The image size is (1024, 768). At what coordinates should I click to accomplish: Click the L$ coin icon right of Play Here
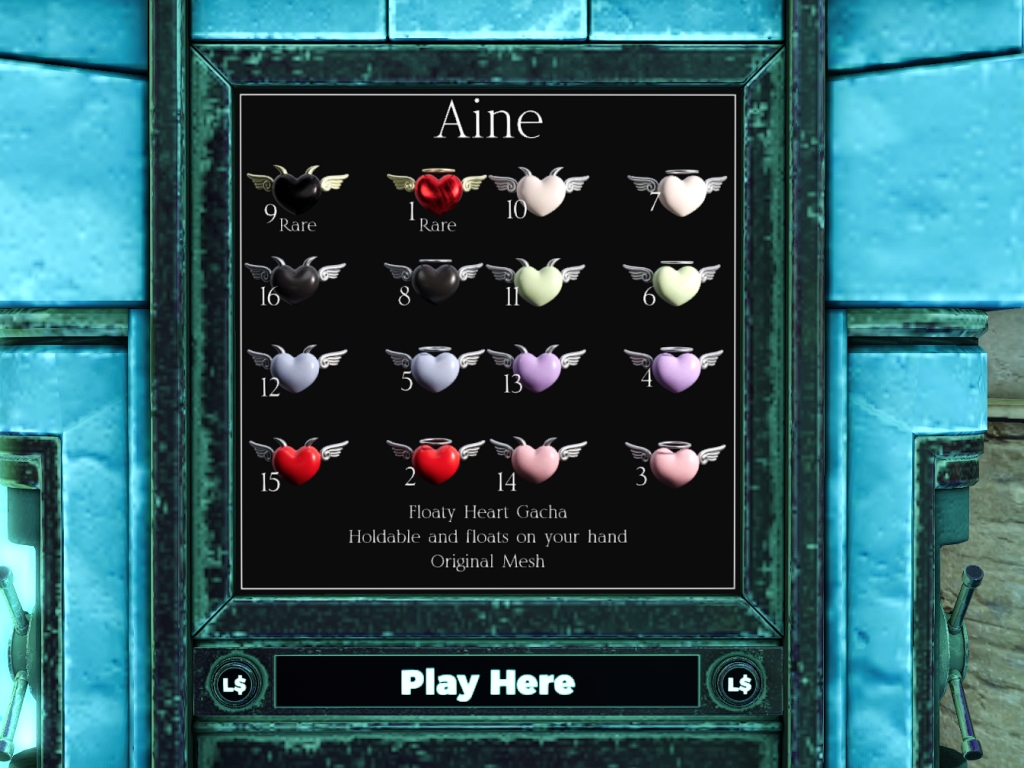(x=739, y=684)
